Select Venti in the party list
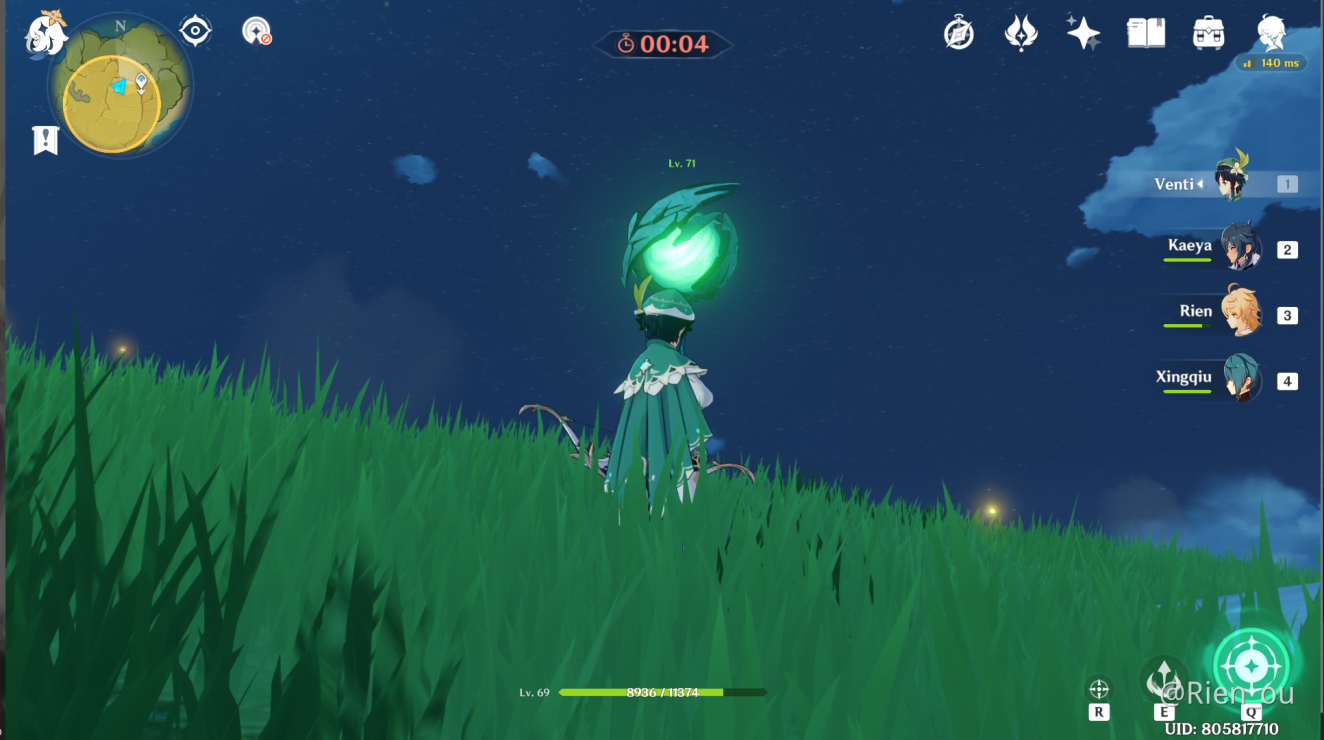 1231,181
